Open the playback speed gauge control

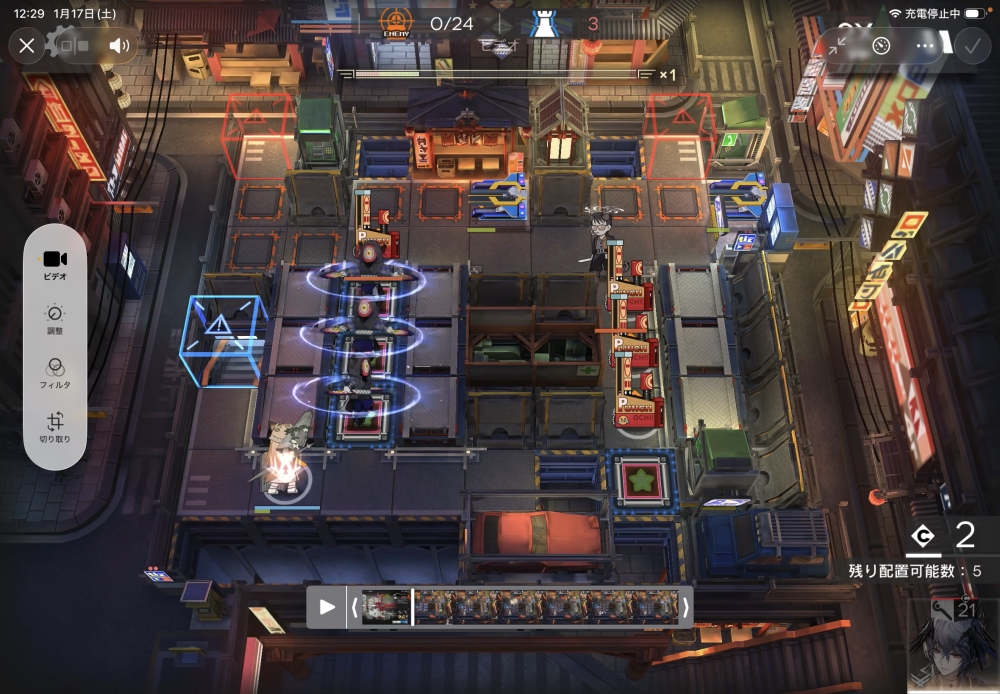coord(881,45)
